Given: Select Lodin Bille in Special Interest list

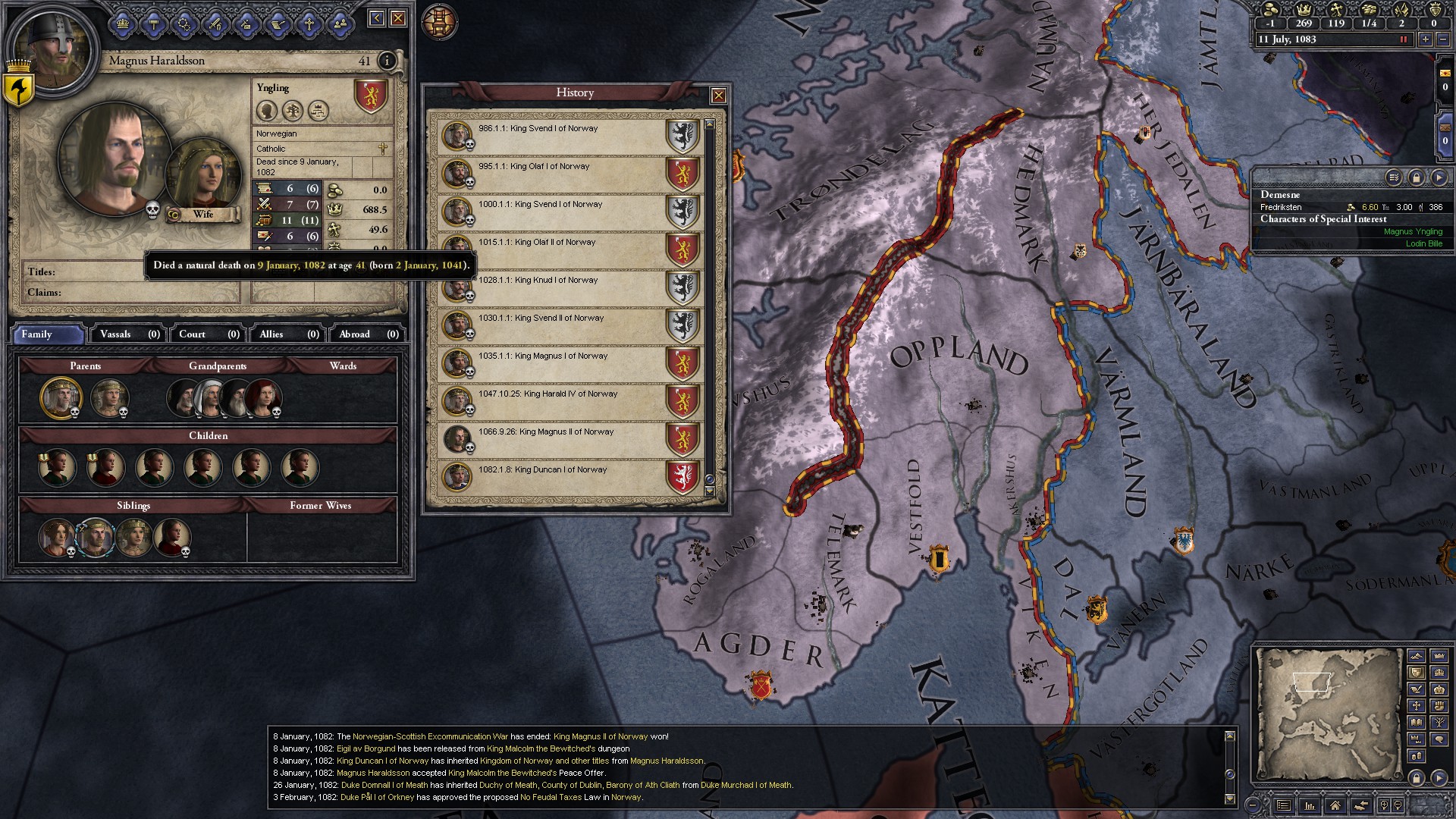Looking at the screenshot, I should 1423,243.
